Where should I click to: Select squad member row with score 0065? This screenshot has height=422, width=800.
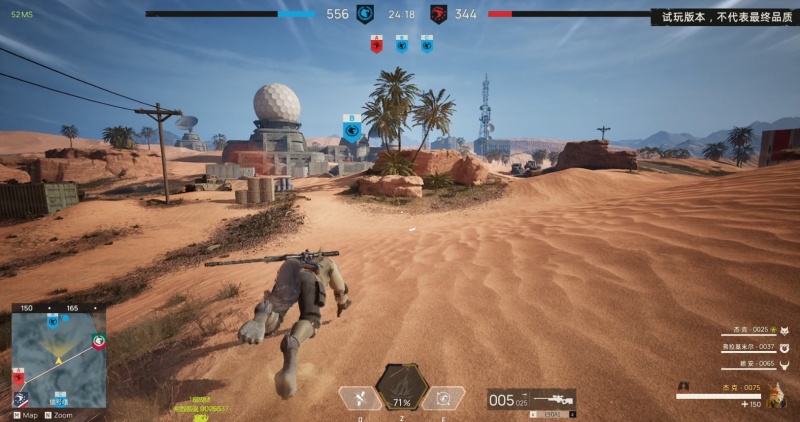[753, 364]
